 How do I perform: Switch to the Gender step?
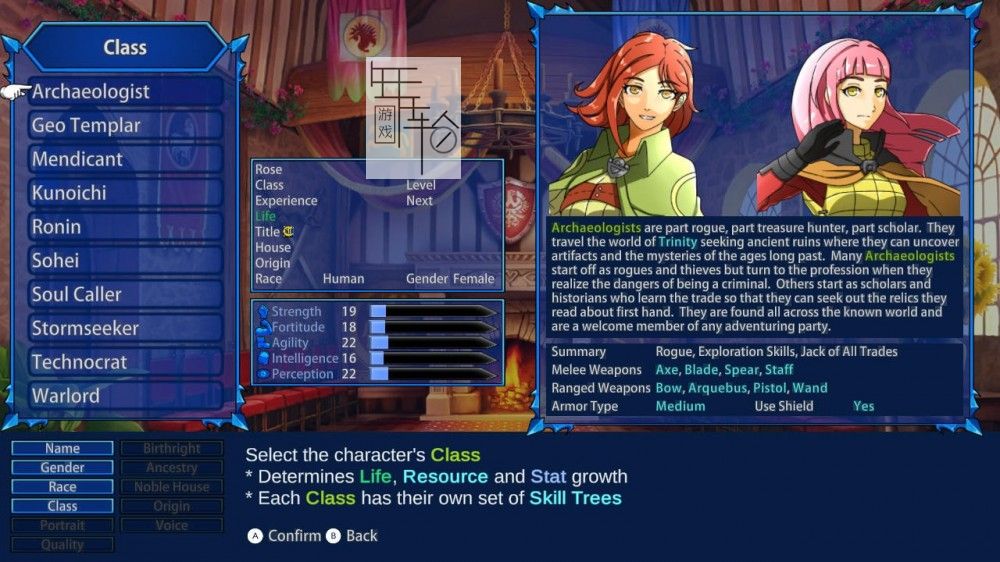[x=62, y=468]
